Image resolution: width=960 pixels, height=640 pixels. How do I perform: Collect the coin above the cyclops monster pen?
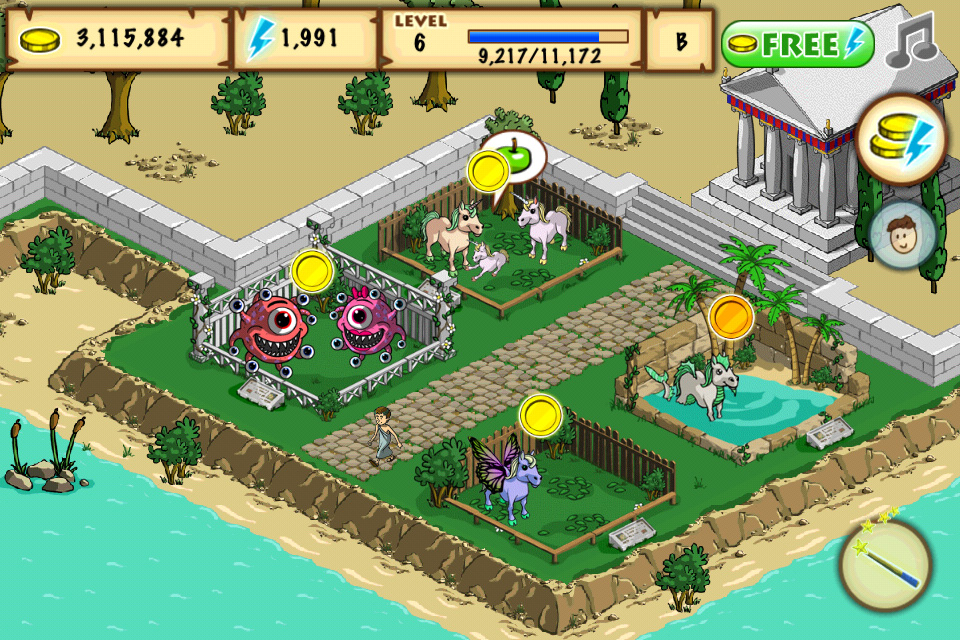coord(312,271)
